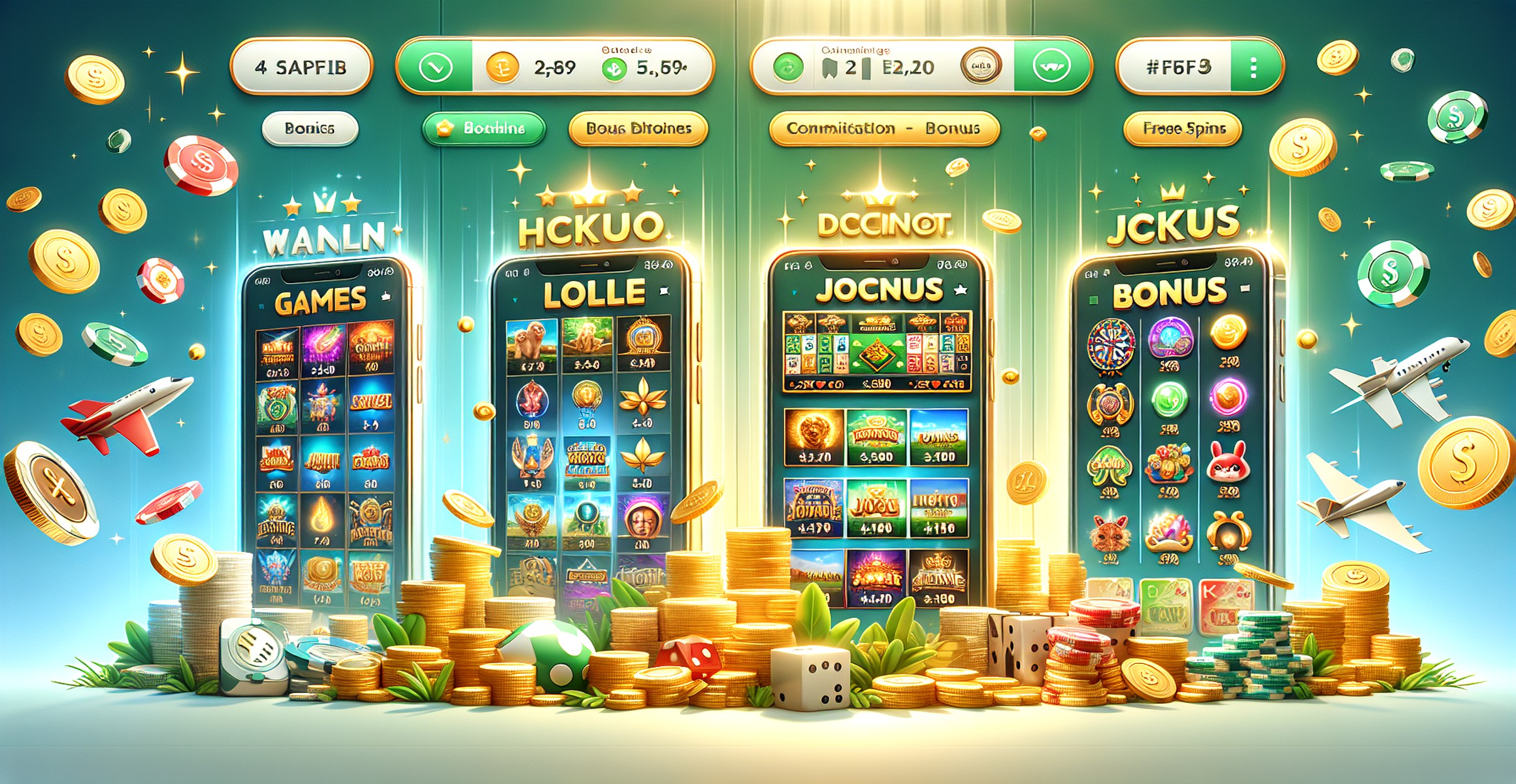Image resolution: width=1516 pixels, height=784 pixels.
Task: Select the white "Bonies" pill
Action: [x=310, y=129]
